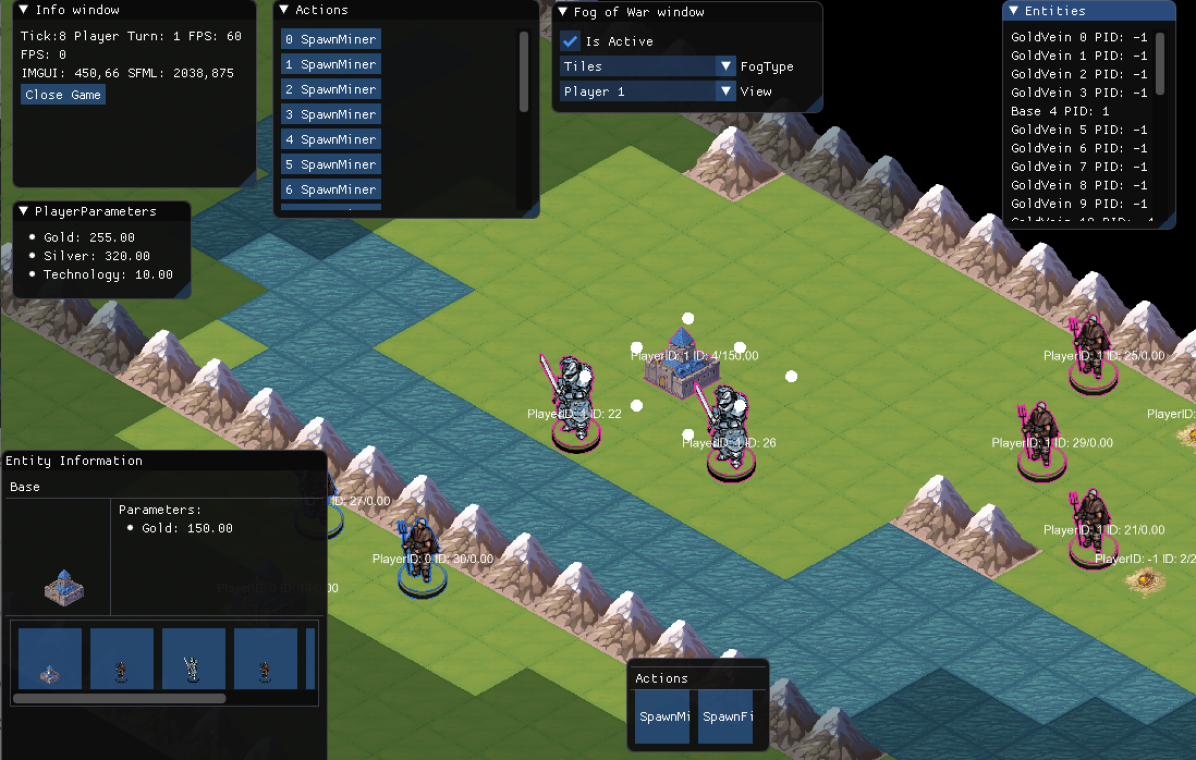Collapse the Fog of War window
The image size is (1196, 760).
[563, 12]
